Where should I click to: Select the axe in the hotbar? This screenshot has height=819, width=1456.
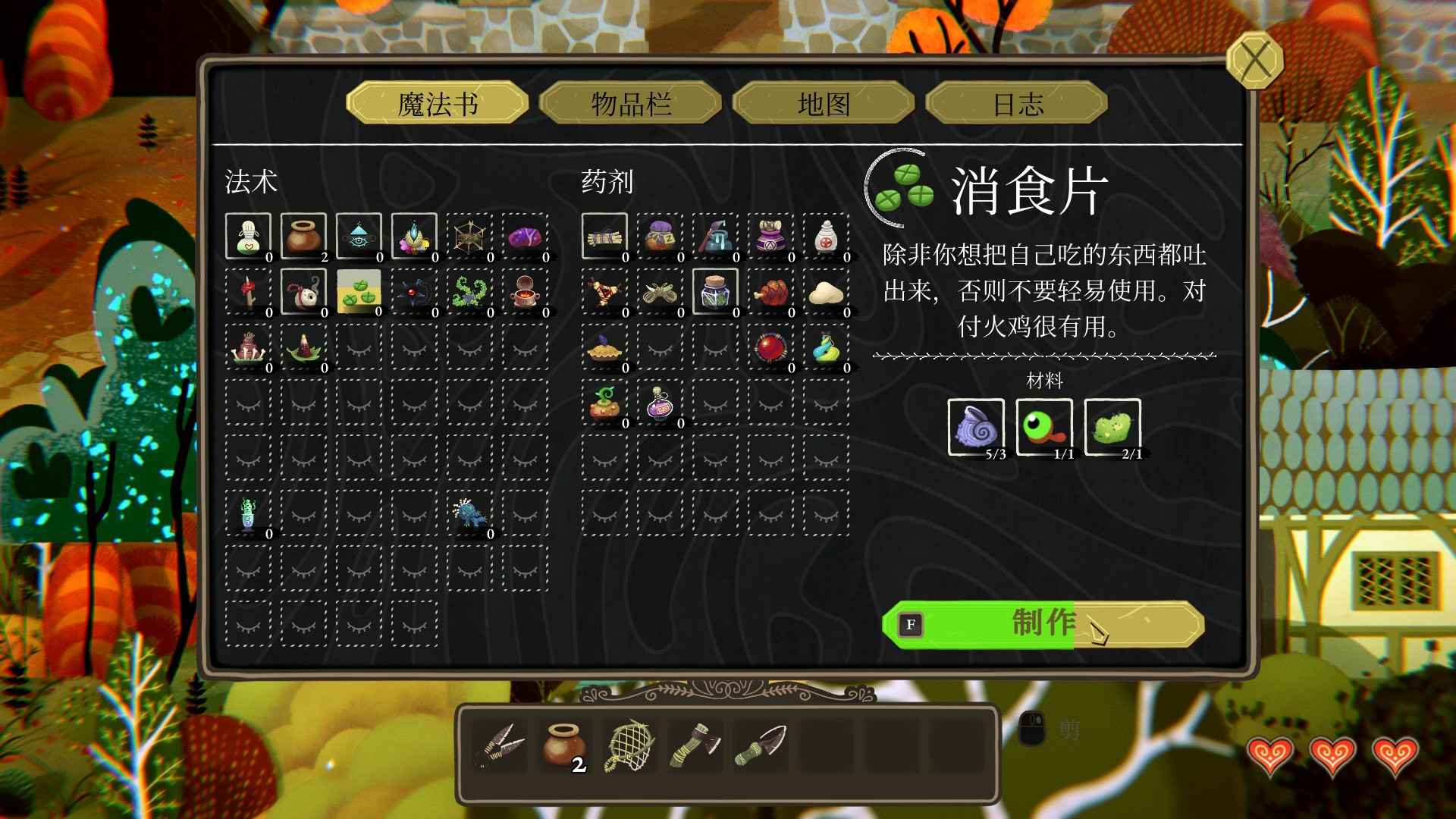tap(694, 745)
